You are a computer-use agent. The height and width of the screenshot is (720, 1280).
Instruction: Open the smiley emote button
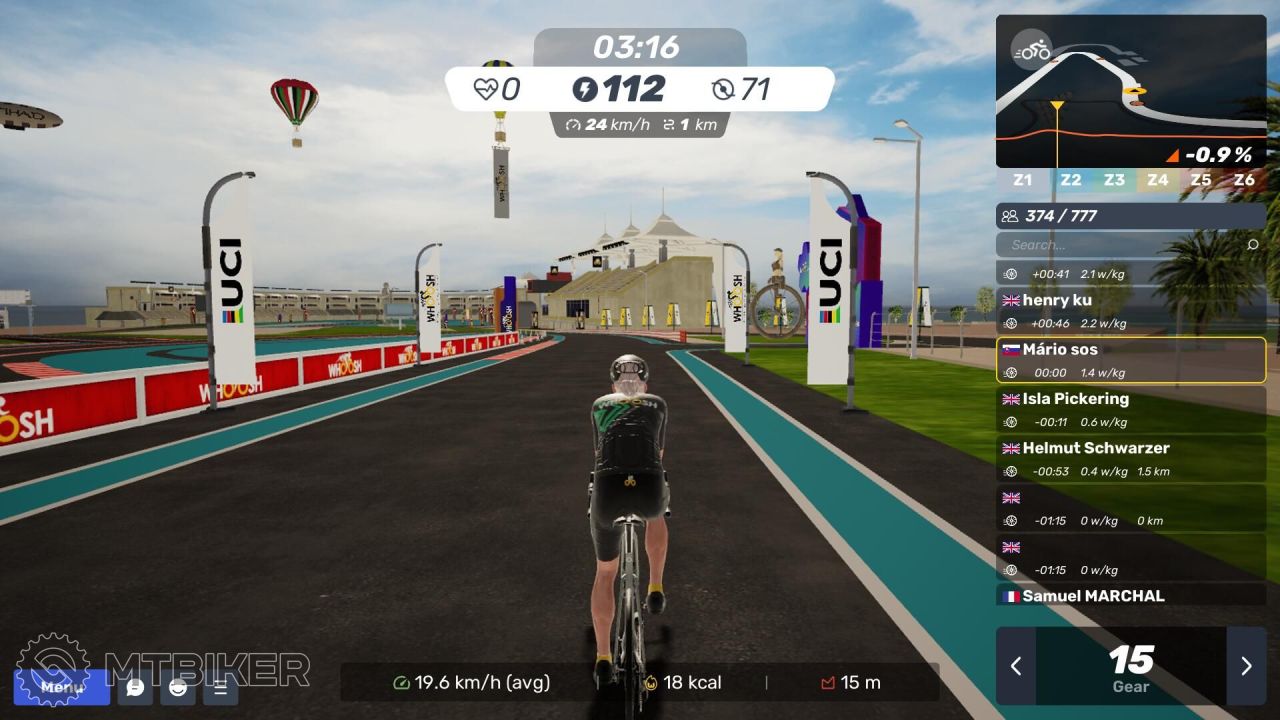point(178,687)
